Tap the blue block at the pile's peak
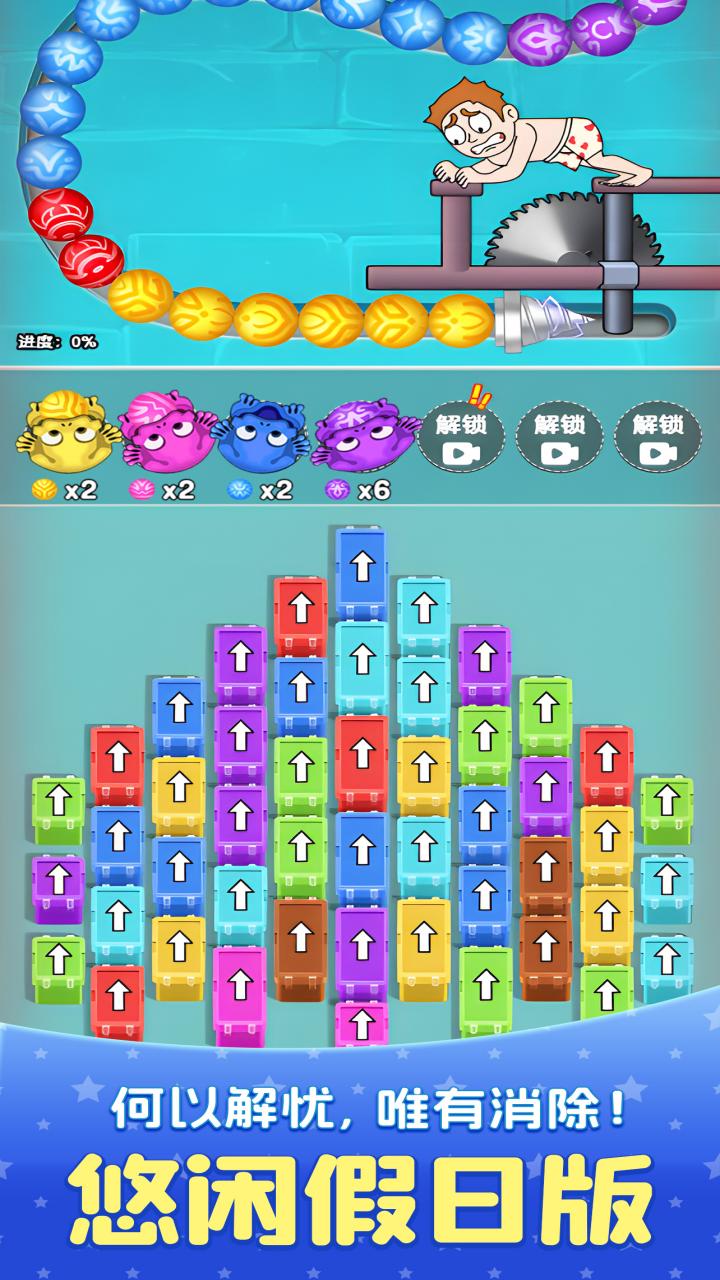Screen dimensions: 720x1280 pos(361,570)
